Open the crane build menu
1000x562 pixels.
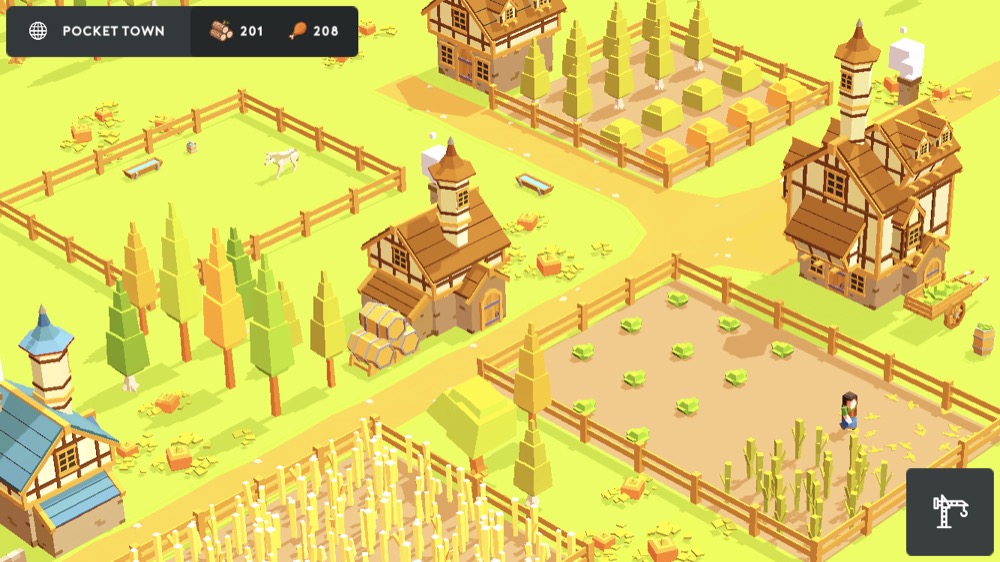[950, 511]
